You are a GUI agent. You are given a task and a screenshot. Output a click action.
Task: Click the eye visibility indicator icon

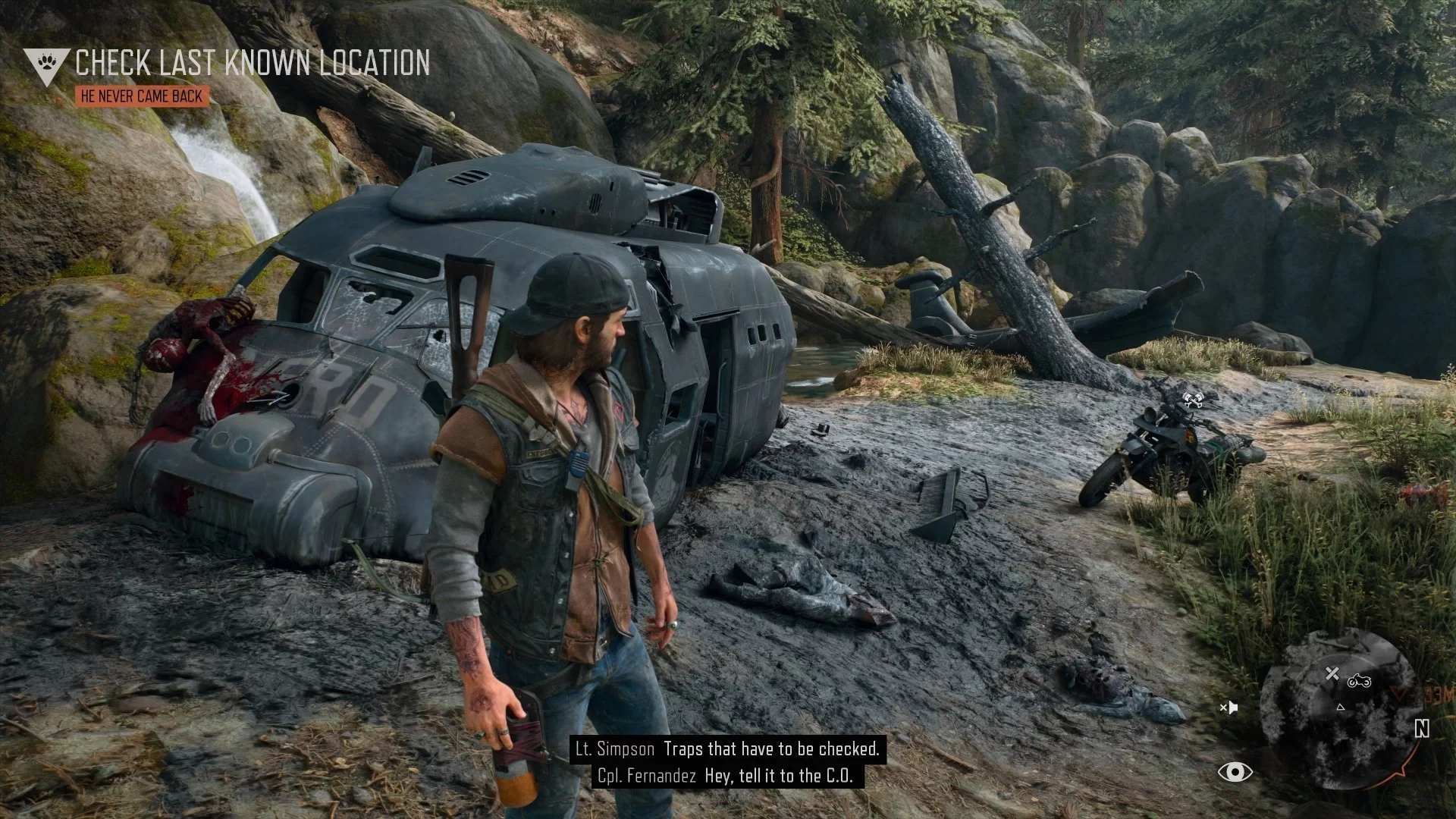tap(1235, 772)
